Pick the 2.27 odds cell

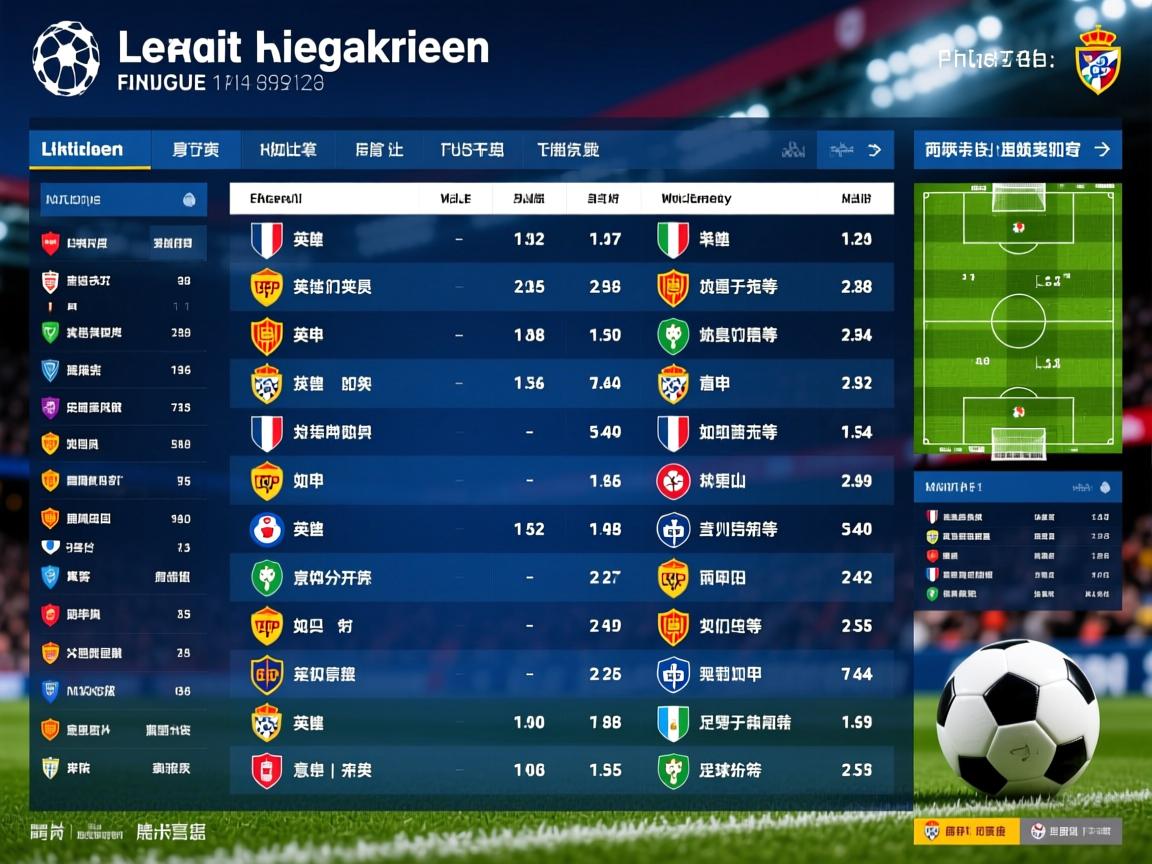(x=604, y=577)
